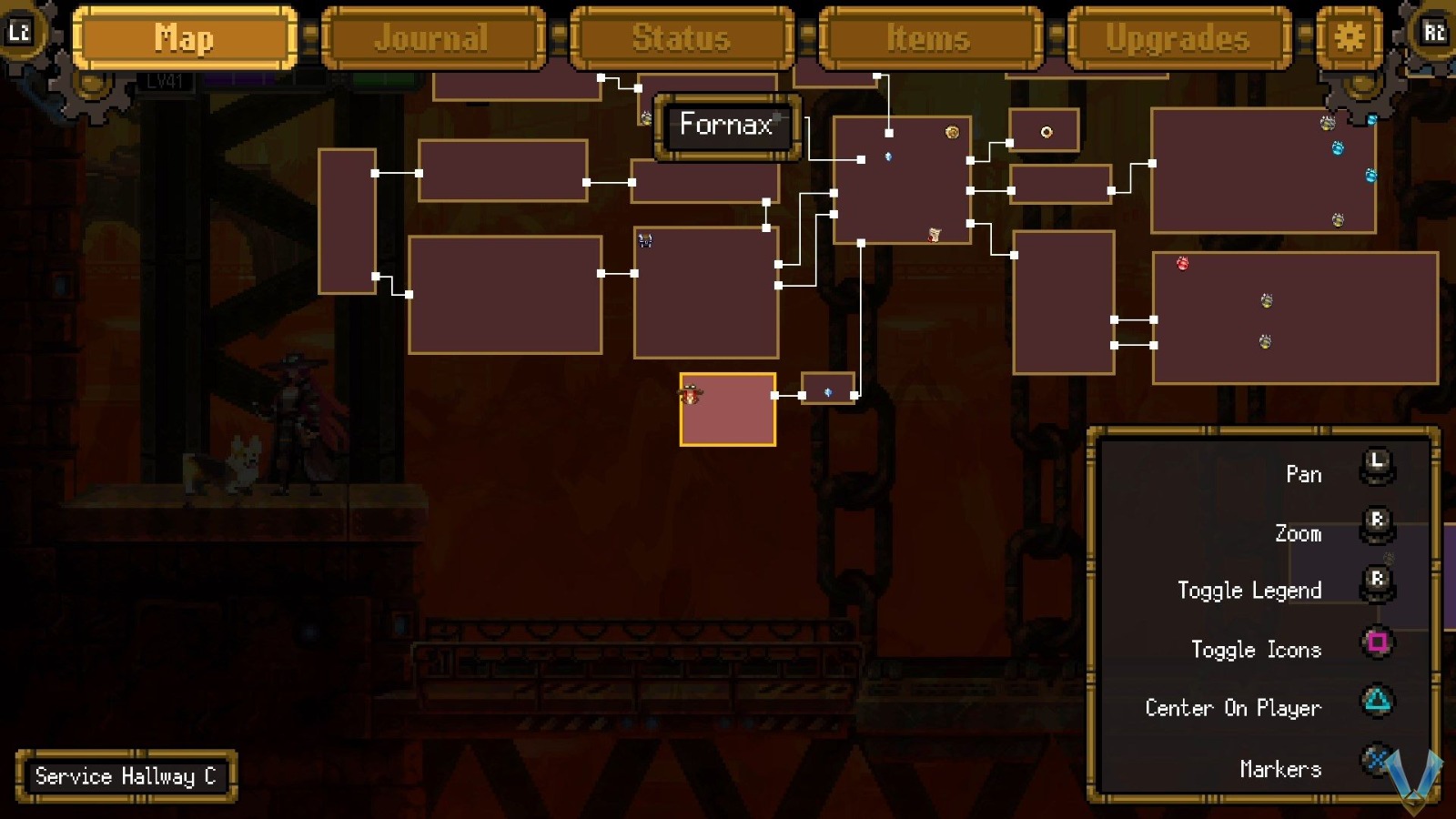Screen dimensions: 1456x819
Task: Click the treasure chest icon on the map
Action: click(x=645, y=240)
